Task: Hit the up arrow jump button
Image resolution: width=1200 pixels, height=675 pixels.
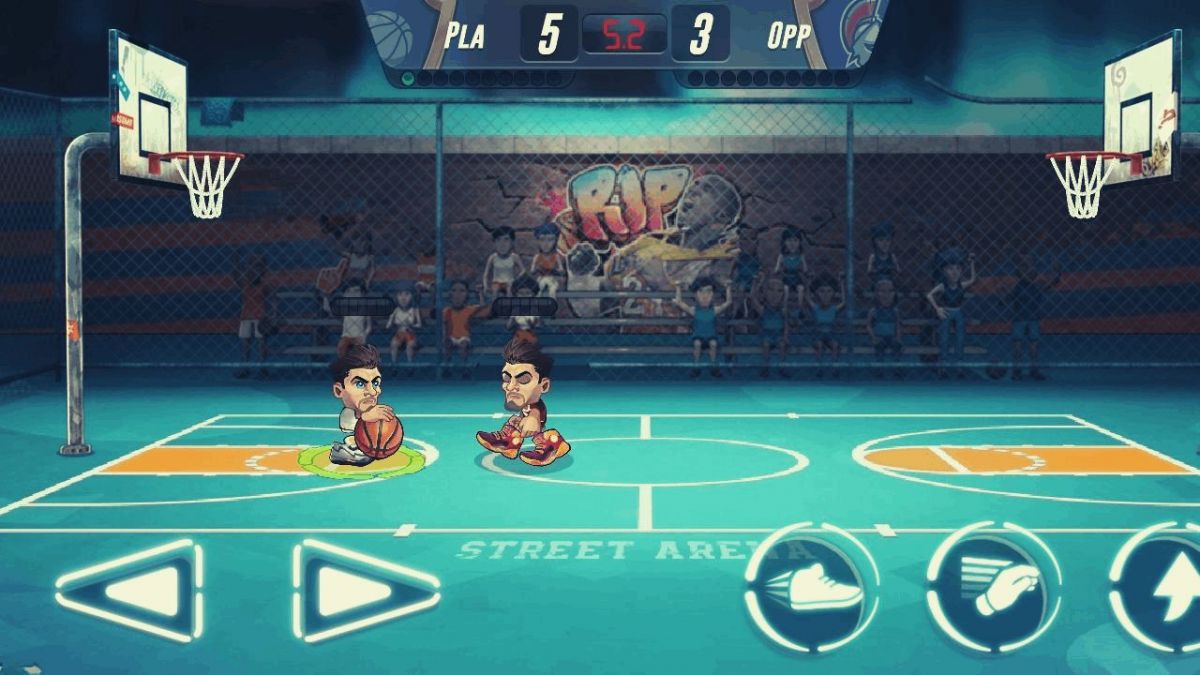Action: point(1162,589)
